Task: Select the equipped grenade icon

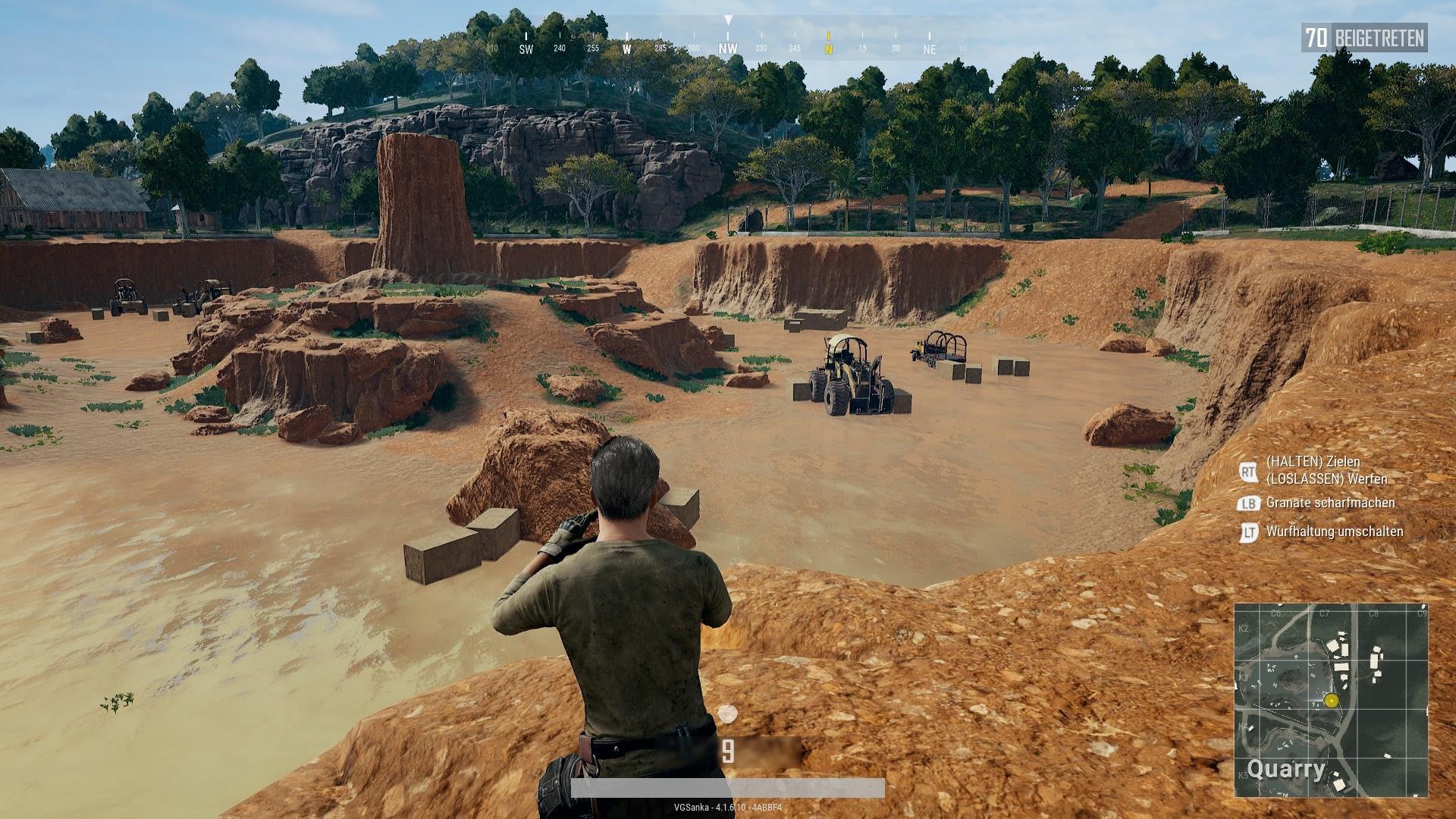Action: (x=728, y=714)
